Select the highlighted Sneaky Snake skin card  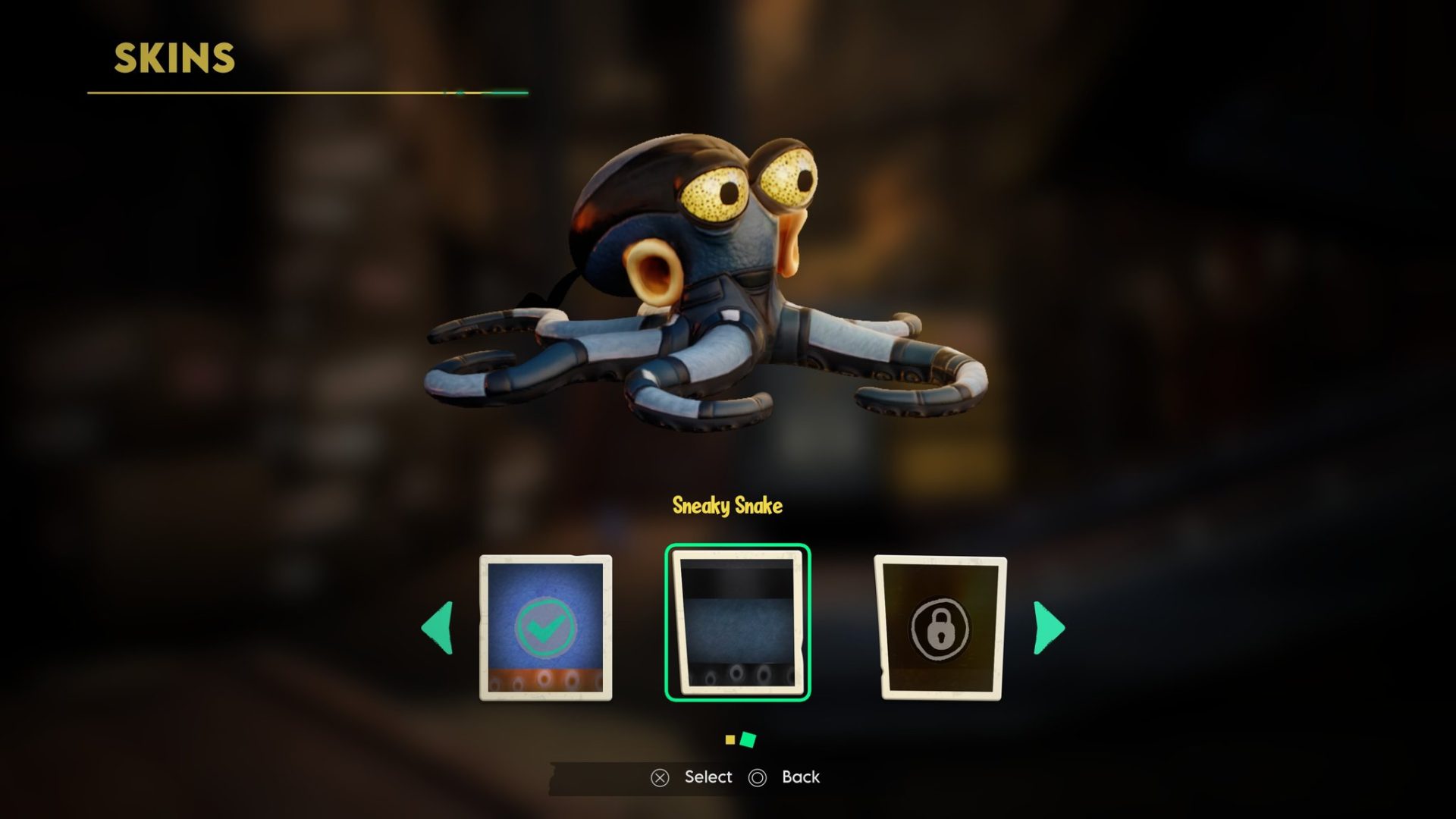click(737, 623)
